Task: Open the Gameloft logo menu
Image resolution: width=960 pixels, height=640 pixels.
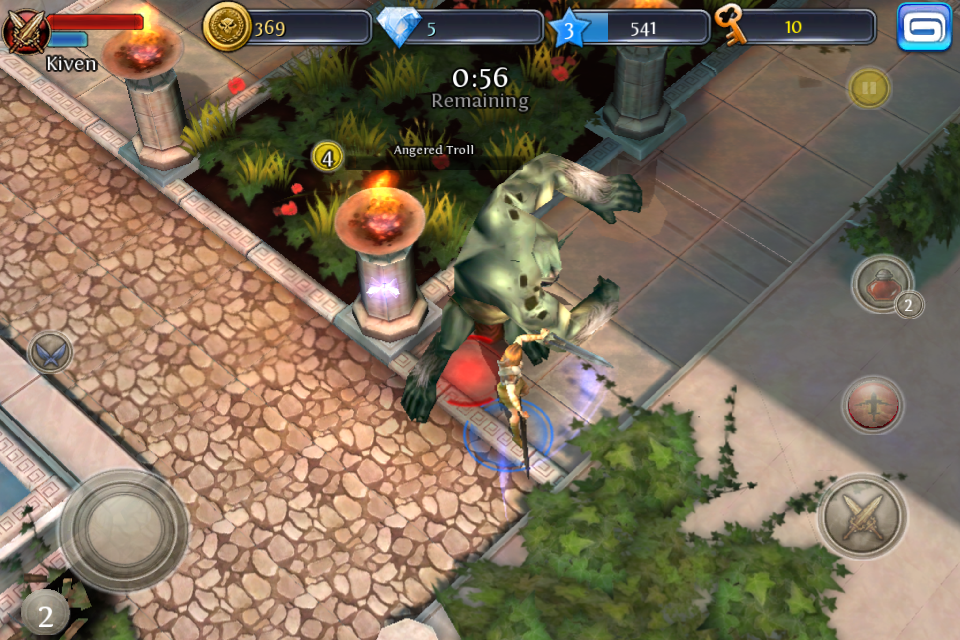Action: click(924, 27)
